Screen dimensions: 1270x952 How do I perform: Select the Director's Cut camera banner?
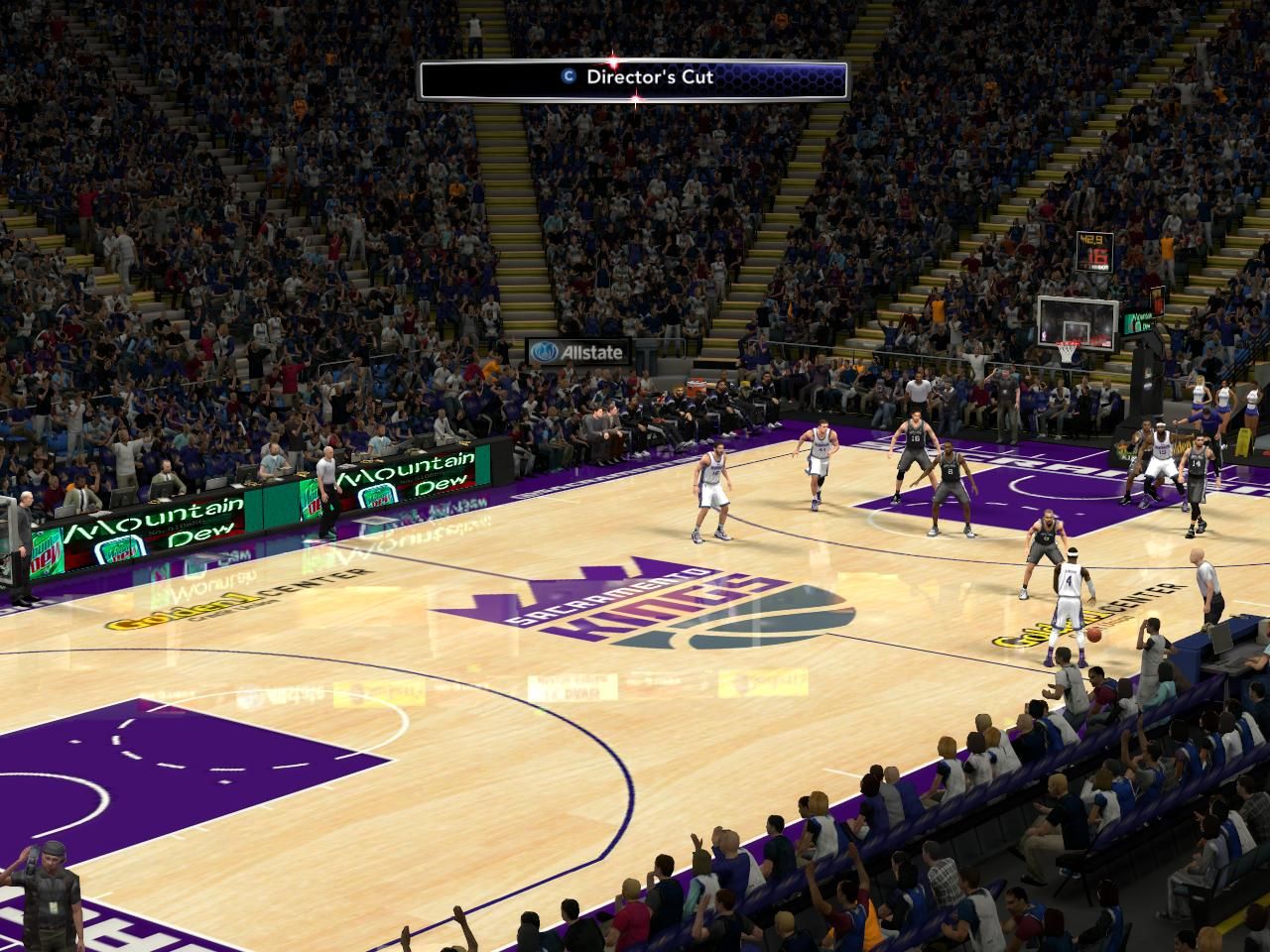[634, 78]
